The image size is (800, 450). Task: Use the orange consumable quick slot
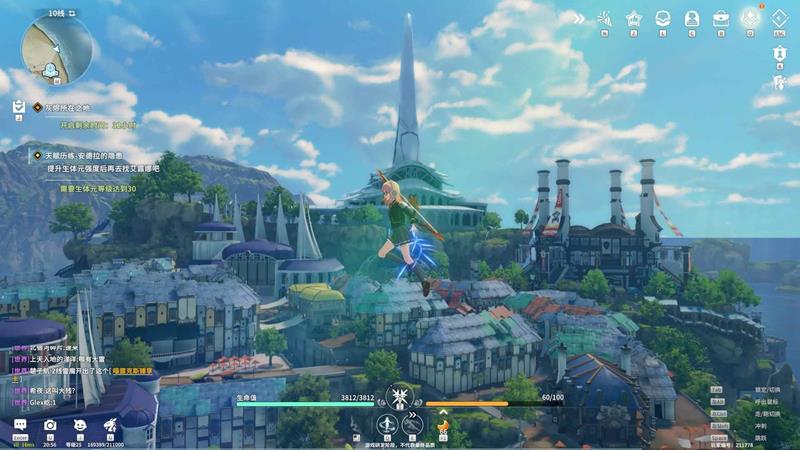coord(444,425)
